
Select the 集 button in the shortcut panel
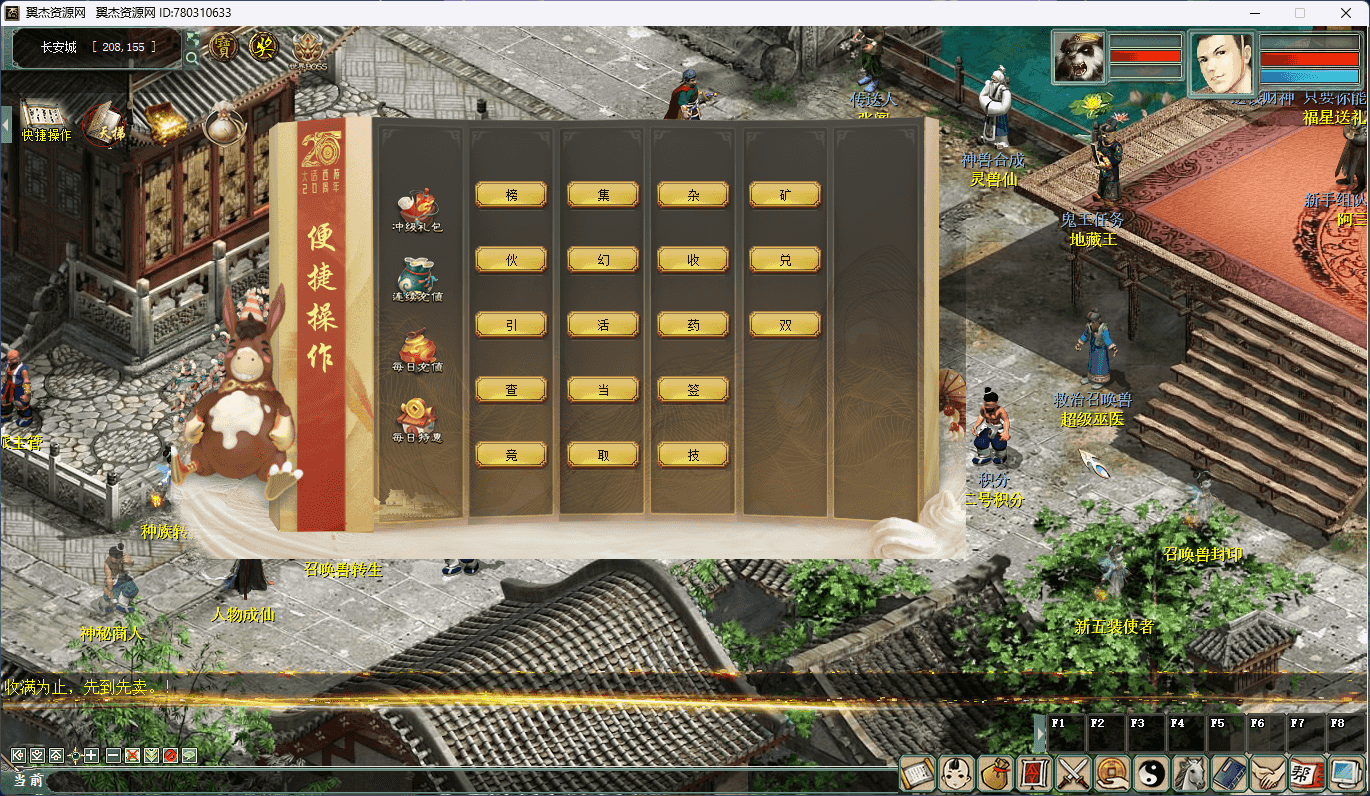pyautogui.click(x=603, y=195)
